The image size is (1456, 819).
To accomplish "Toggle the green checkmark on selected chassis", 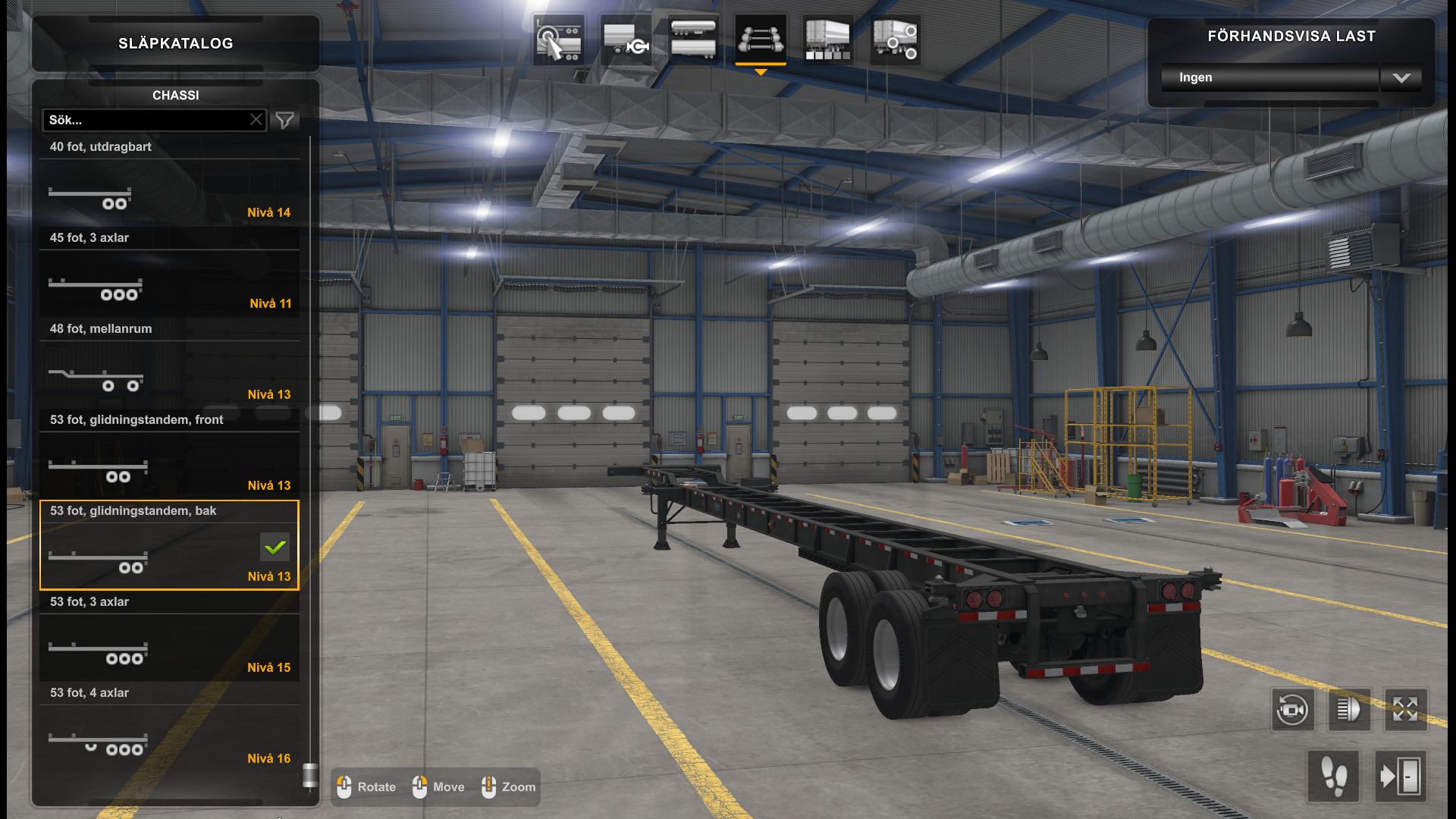I will 275,546.
